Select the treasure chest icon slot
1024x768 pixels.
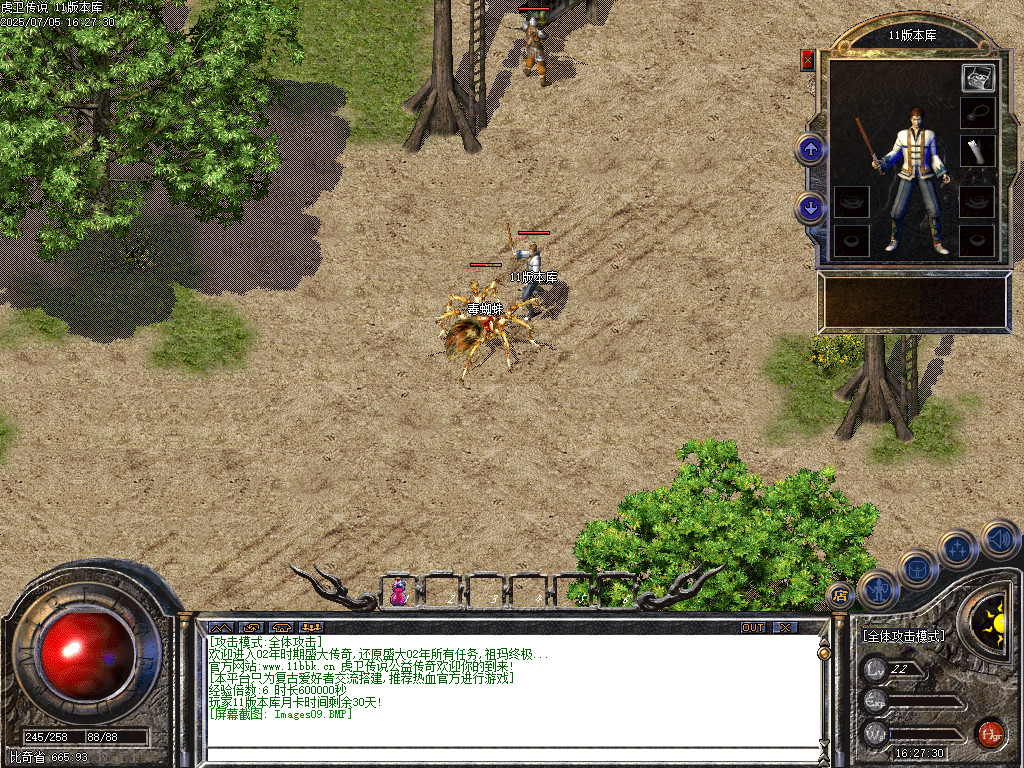click(x=977, y=77)
